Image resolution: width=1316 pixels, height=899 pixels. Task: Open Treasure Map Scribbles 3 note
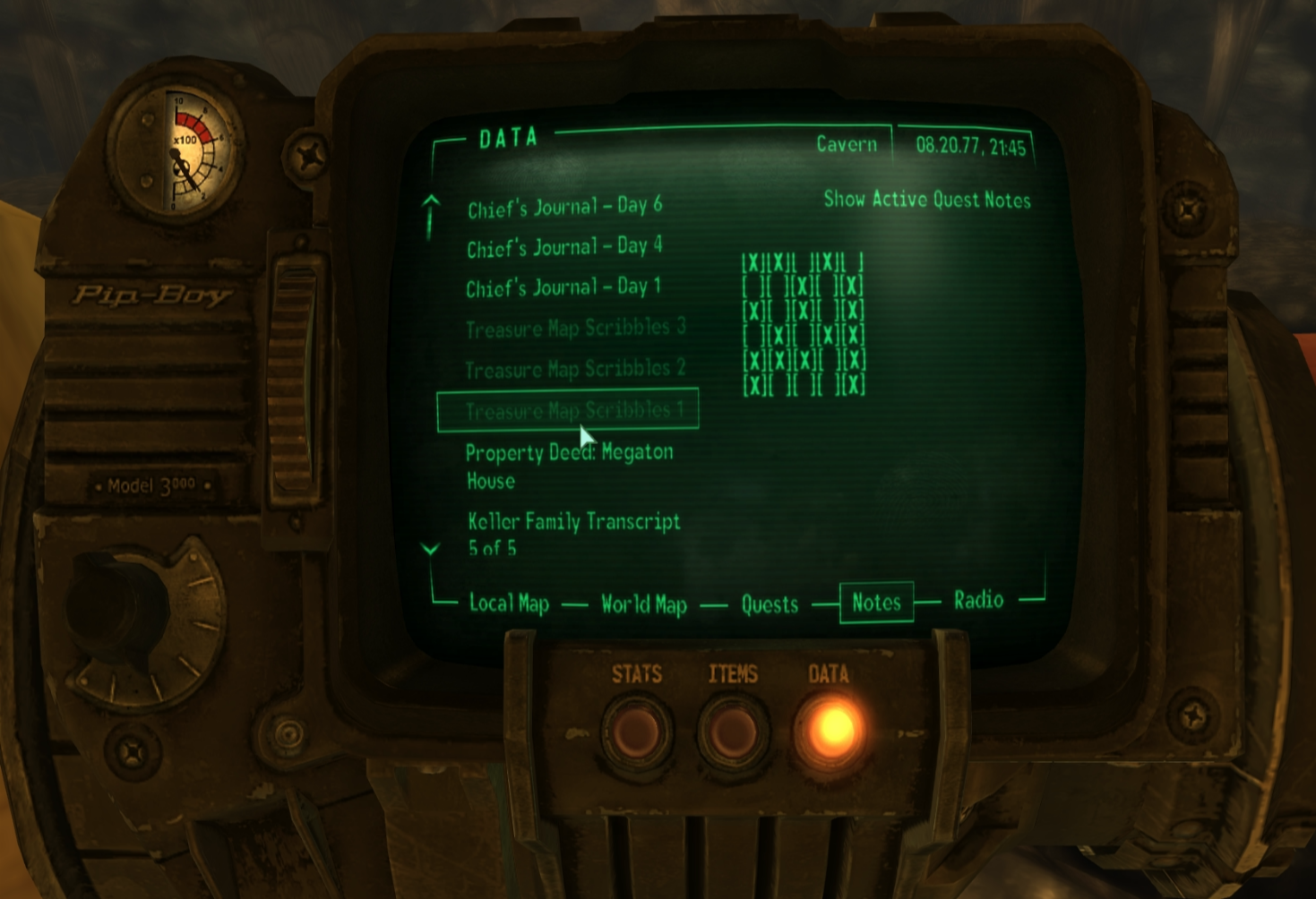pyautogui.click(x=575, y=329)
